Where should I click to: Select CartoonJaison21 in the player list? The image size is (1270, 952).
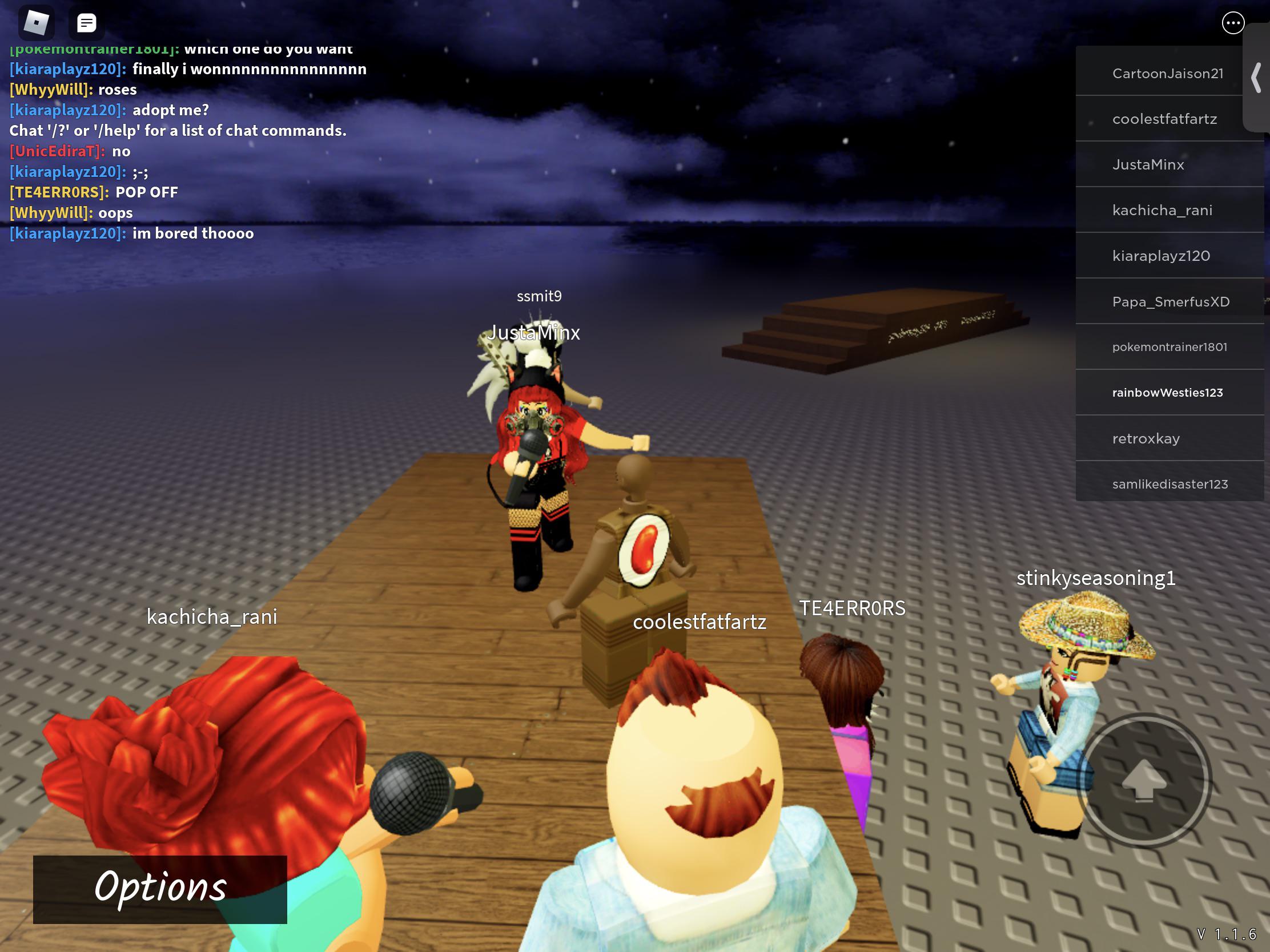click(x=1169, y=72)
